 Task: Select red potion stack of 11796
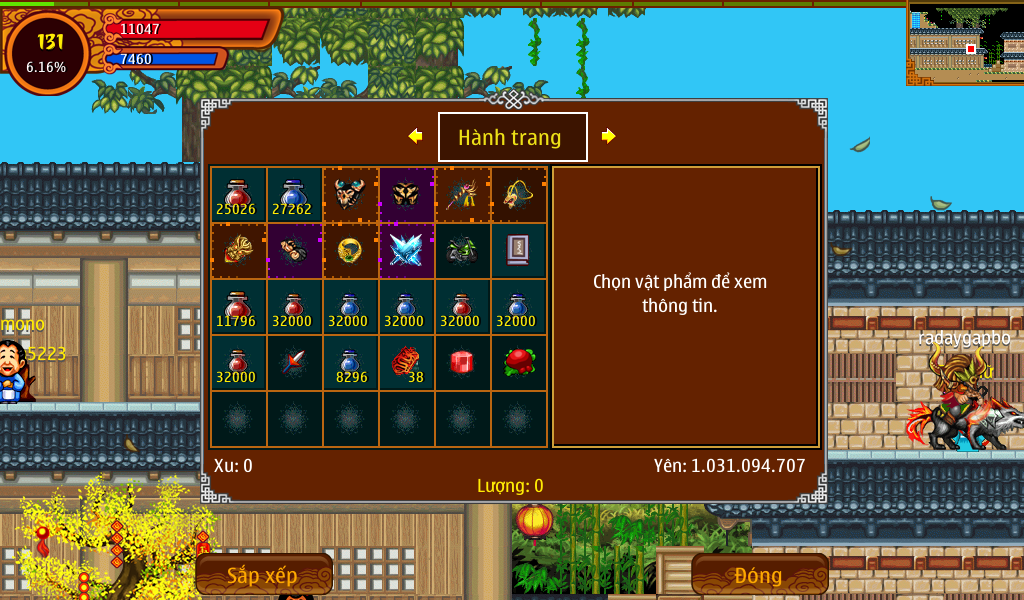pos(238,307)
